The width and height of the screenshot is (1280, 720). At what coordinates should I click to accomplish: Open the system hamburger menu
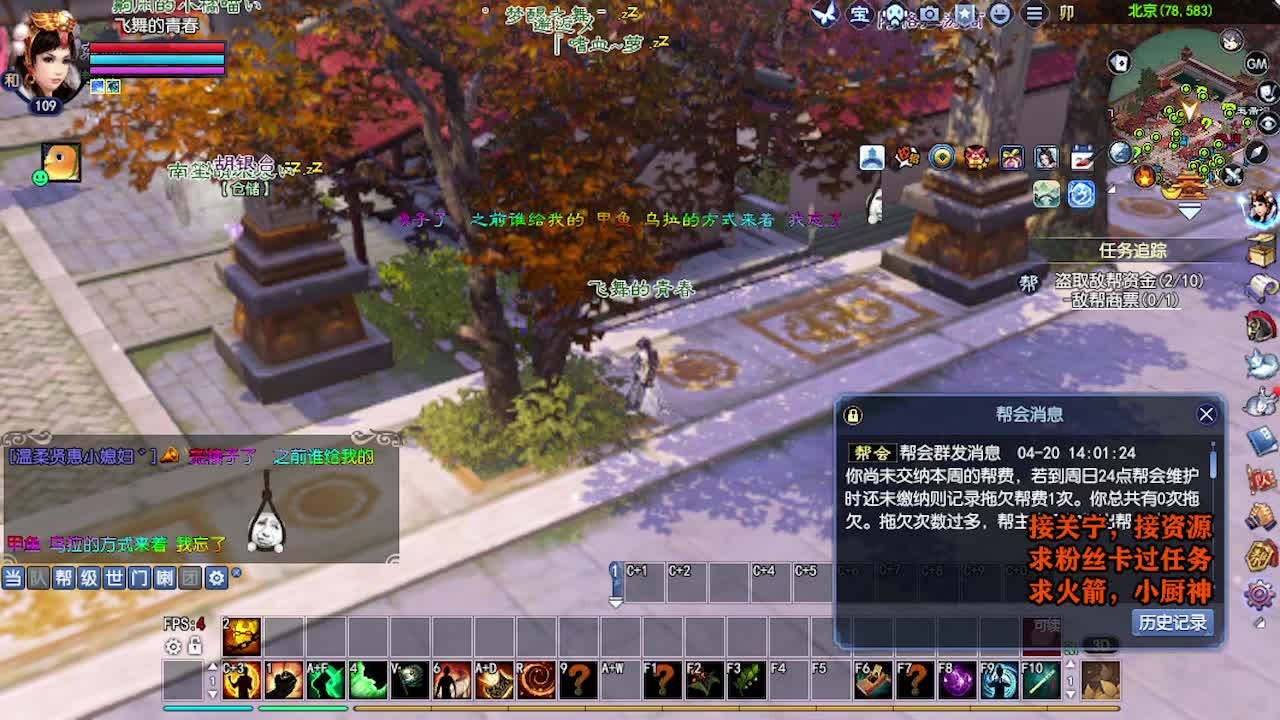tap(1035, 13)
